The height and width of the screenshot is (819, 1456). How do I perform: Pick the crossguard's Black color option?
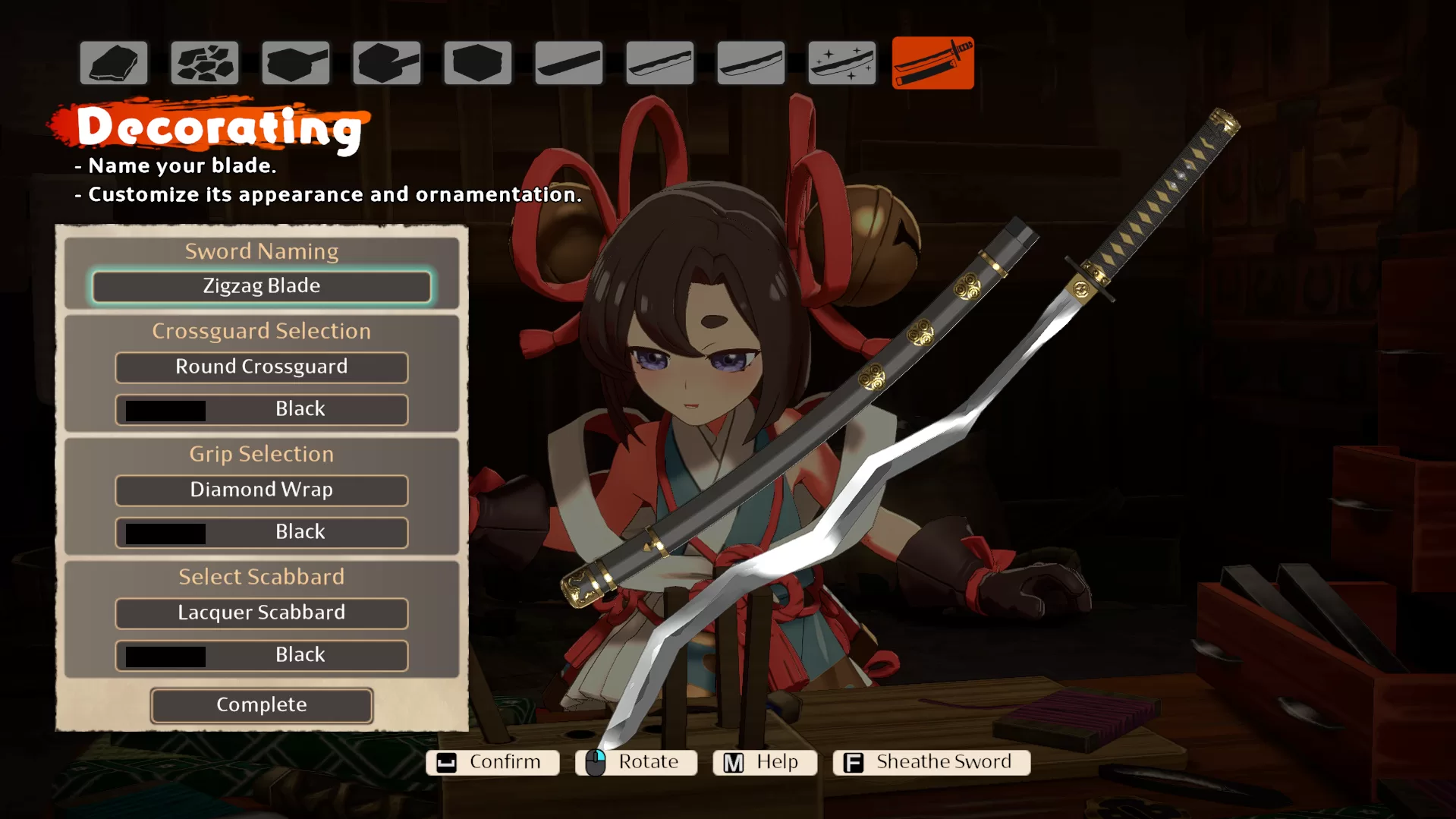(261, 409)
